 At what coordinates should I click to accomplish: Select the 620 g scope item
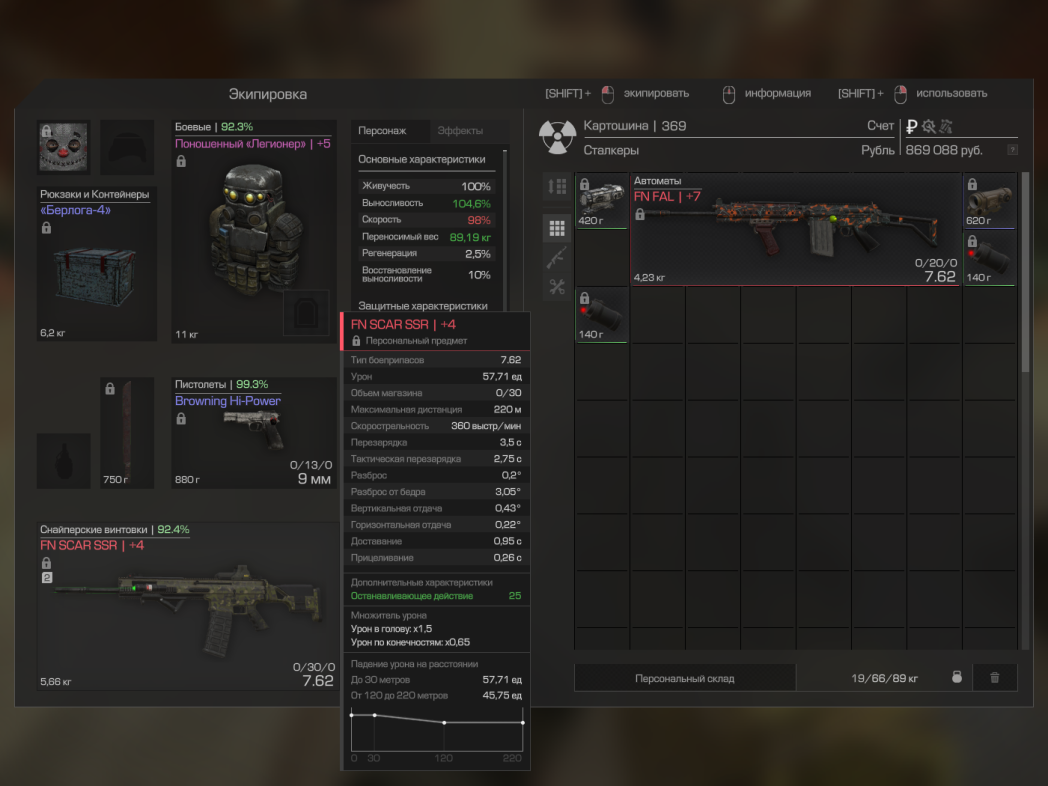989,201
